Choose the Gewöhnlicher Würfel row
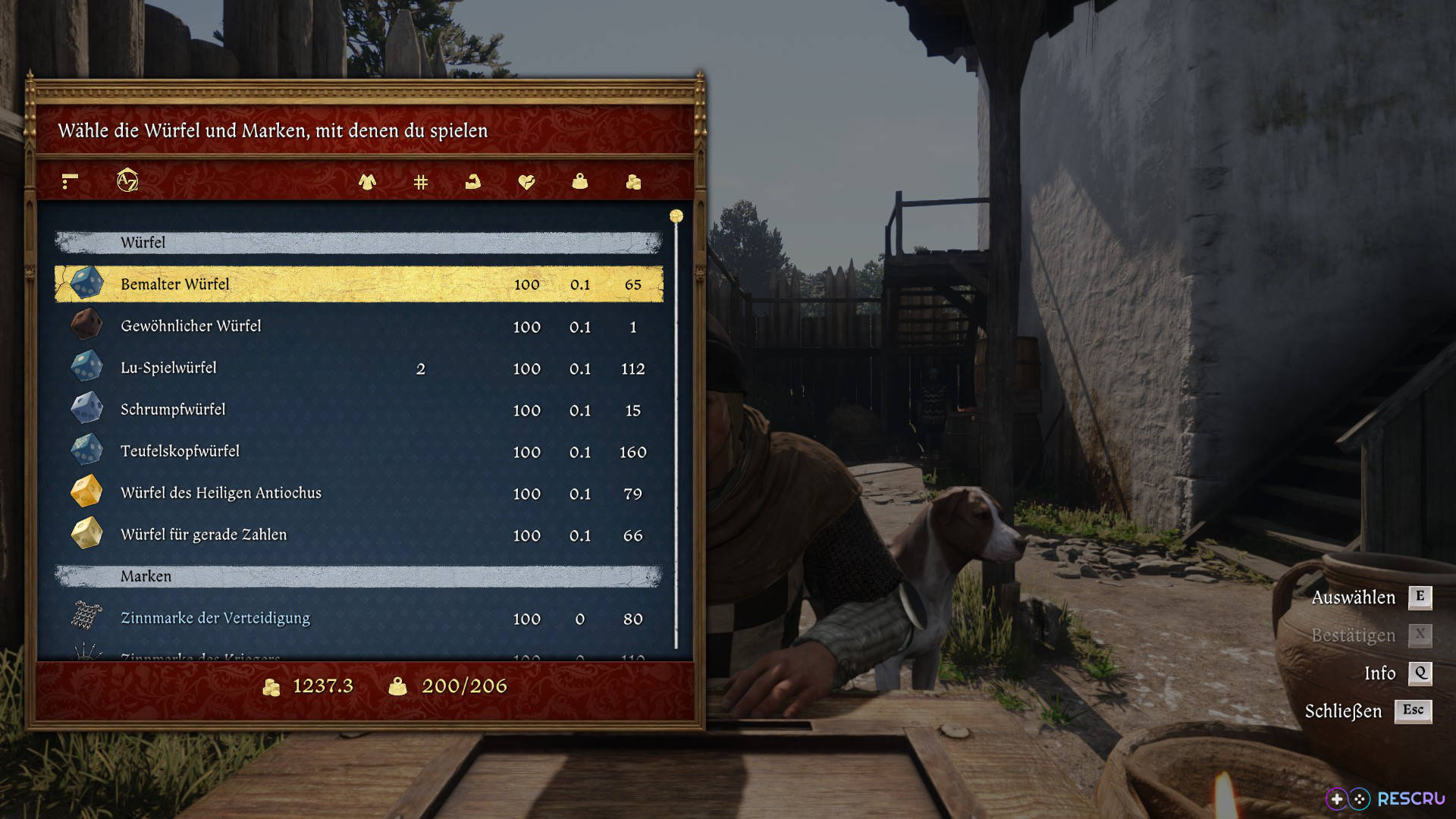The width and height of the screenshot is (1456, 819). point(359,326)
